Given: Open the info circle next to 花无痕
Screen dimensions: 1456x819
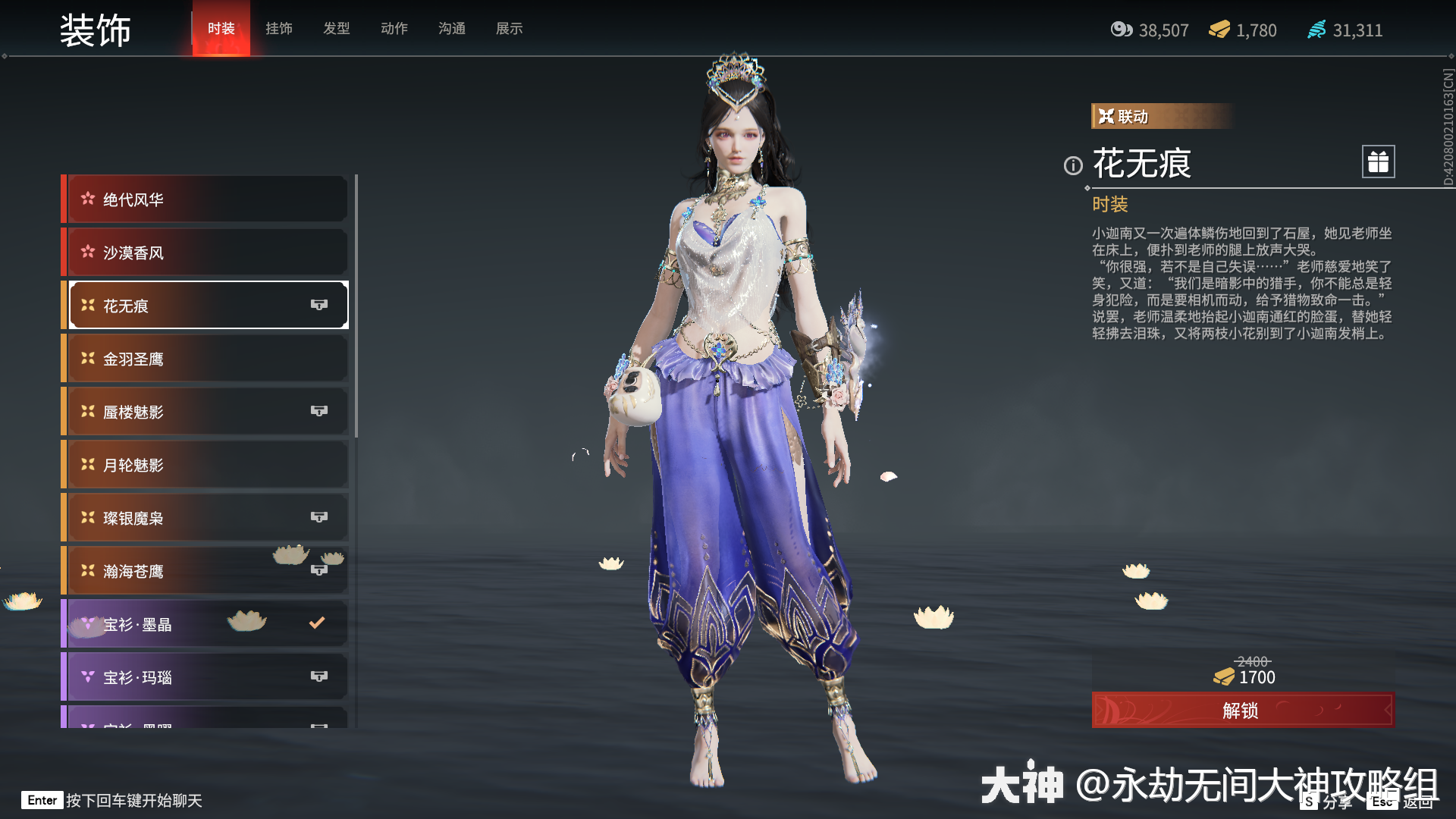Looking at the screenshot, I should [1072, 166].
